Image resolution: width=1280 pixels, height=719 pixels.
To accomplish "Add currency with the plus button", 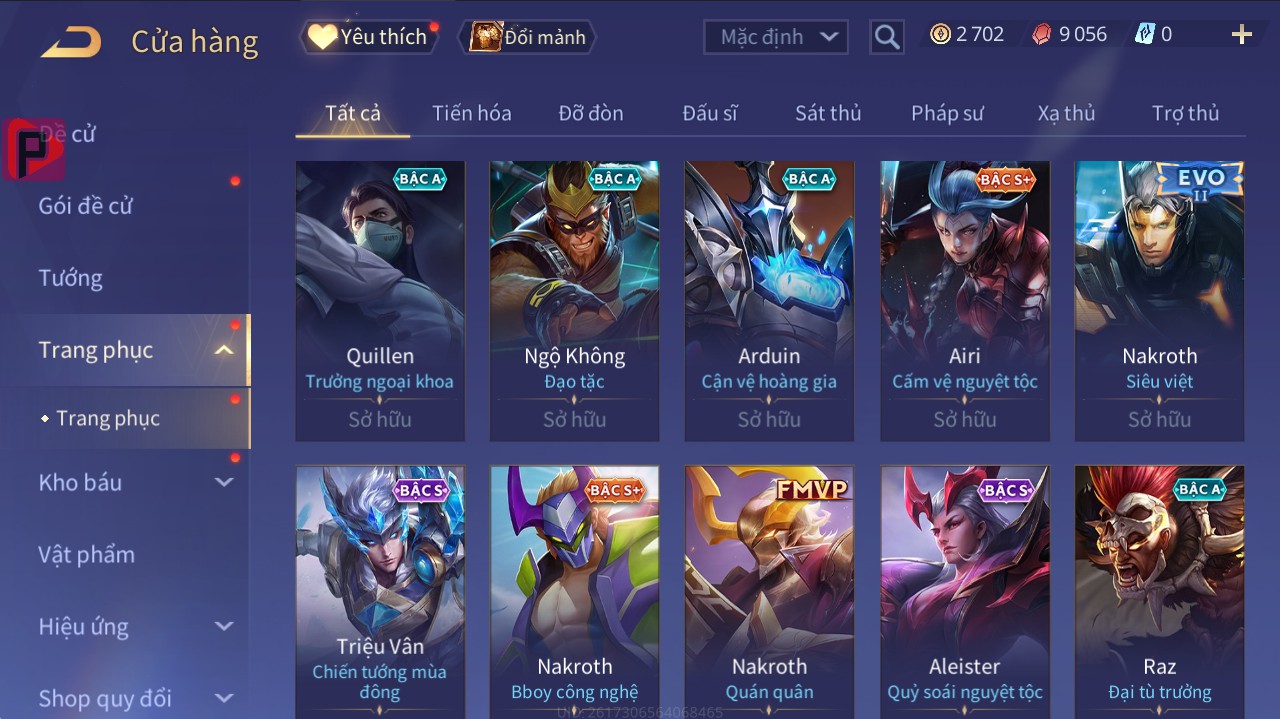I will click(1241, 35).
